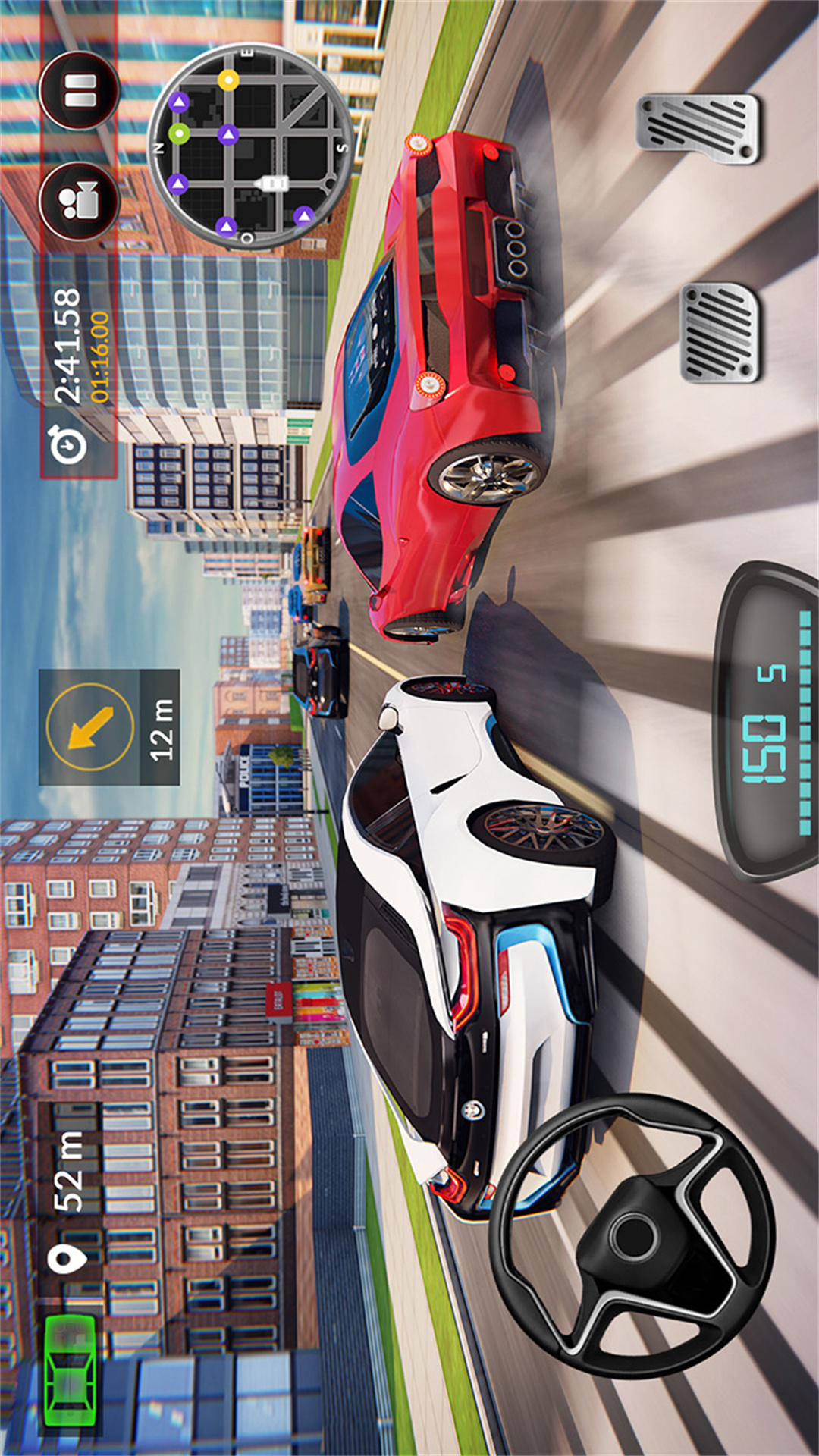Hit the wide brake pedal
The height and width of the screenshot is (1456, 819).
720,332
